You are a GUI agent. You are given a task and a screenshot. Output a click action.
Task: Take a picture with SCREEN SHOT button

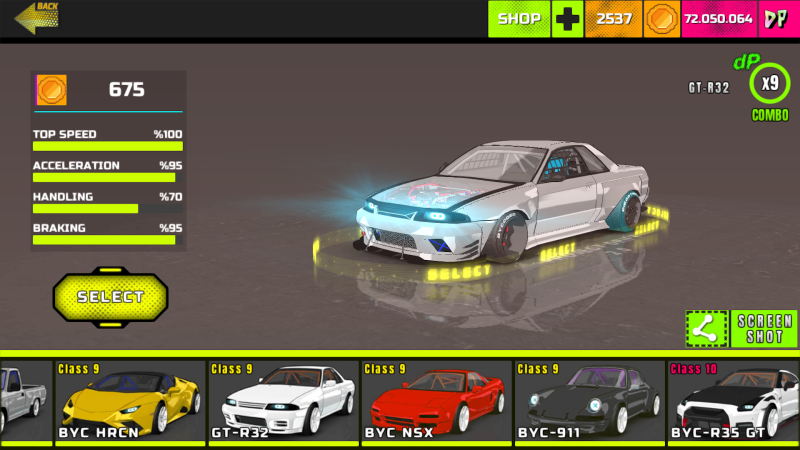tap(765, 328)
